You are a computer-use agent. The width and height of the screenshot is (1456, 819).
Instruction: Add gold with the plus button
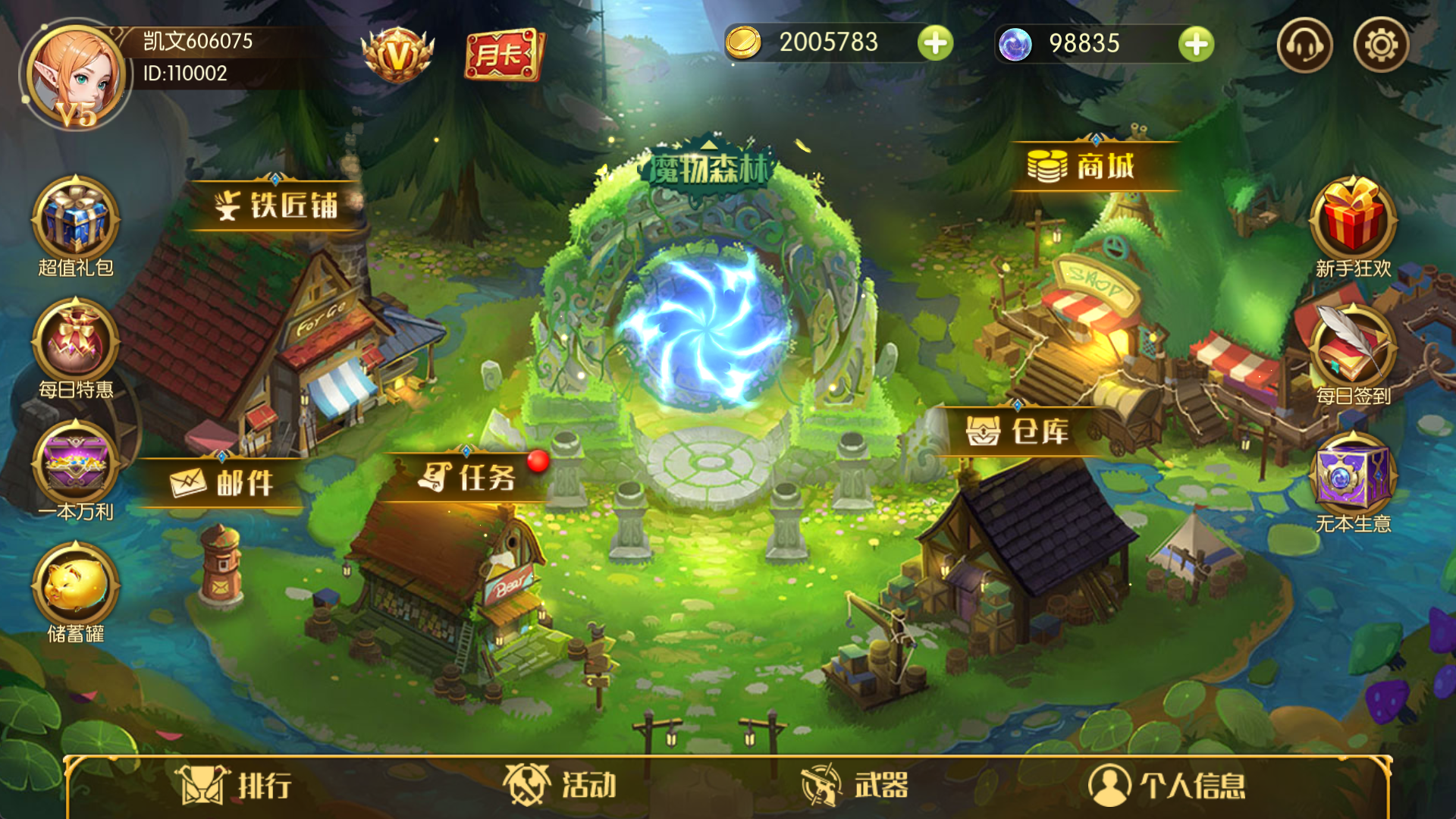(x=937, y=43)
